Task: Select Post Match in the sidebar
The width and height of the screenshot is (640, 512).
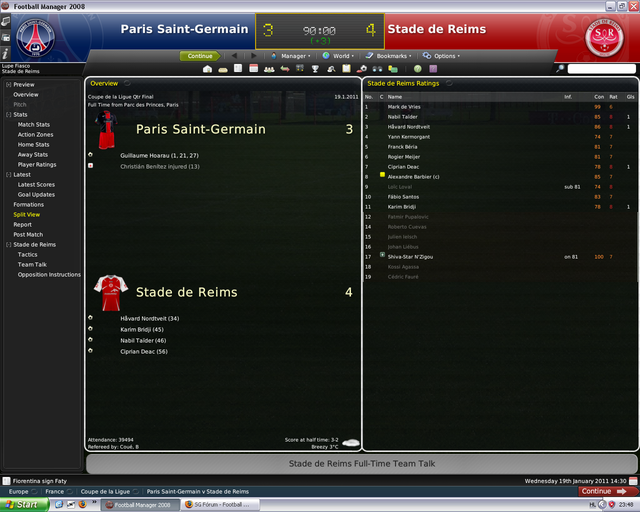Action: 27,234
